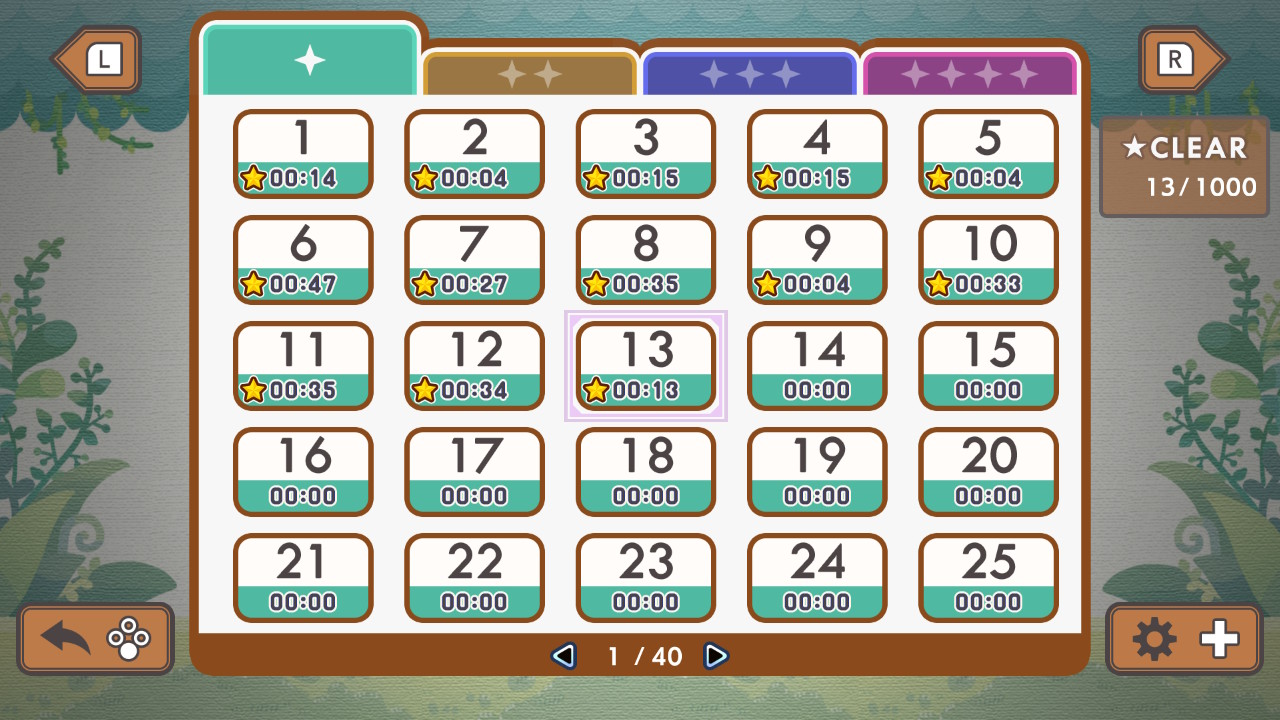Select the back arrow icon bottom-left
Screen dimensions: 1280x720
[63, 638]
